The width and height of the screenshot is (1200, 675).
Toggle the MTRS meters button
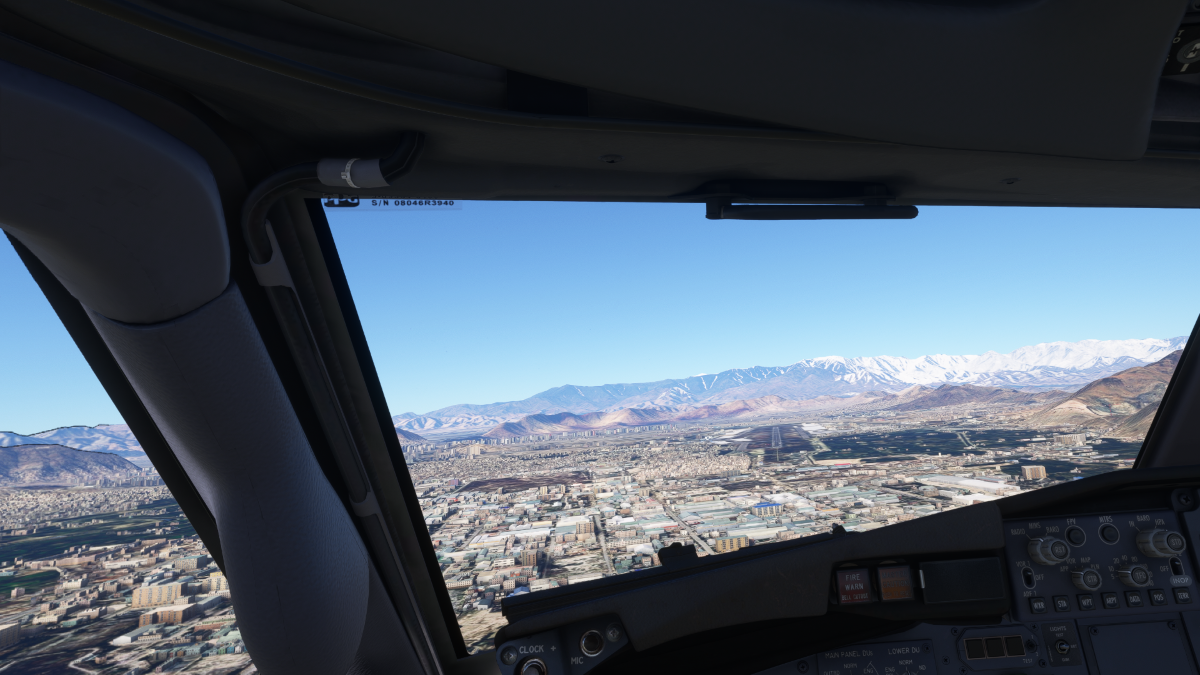[1107, 533]
